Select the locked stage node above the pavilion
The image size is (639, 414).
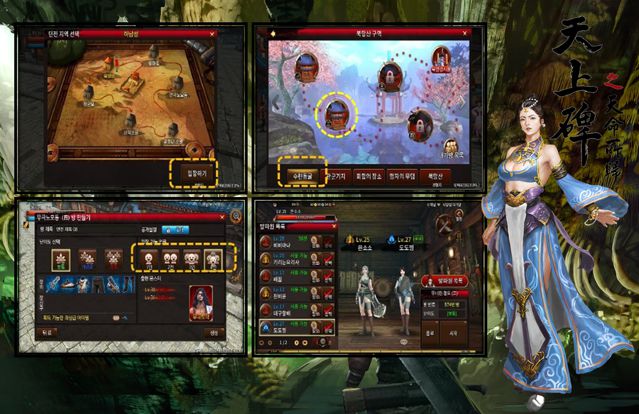pos(390,73)
